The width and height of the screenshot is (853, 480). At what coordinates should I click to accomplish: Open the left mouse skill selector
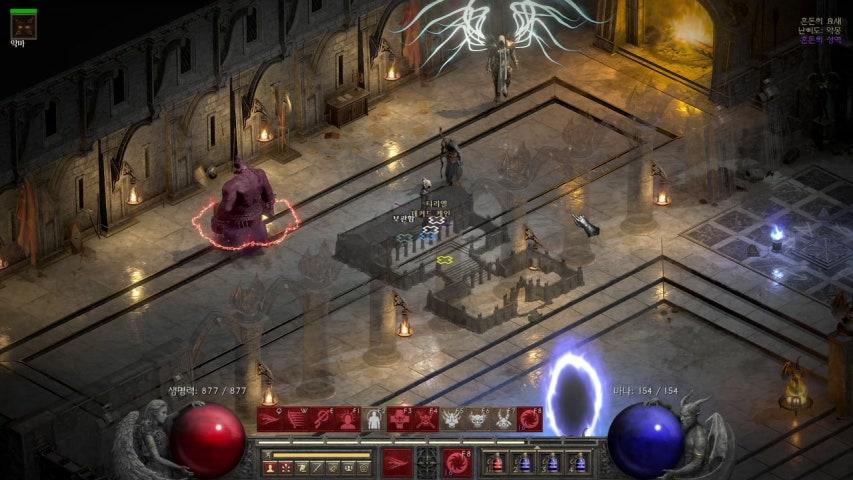click(x=397, y=462)
